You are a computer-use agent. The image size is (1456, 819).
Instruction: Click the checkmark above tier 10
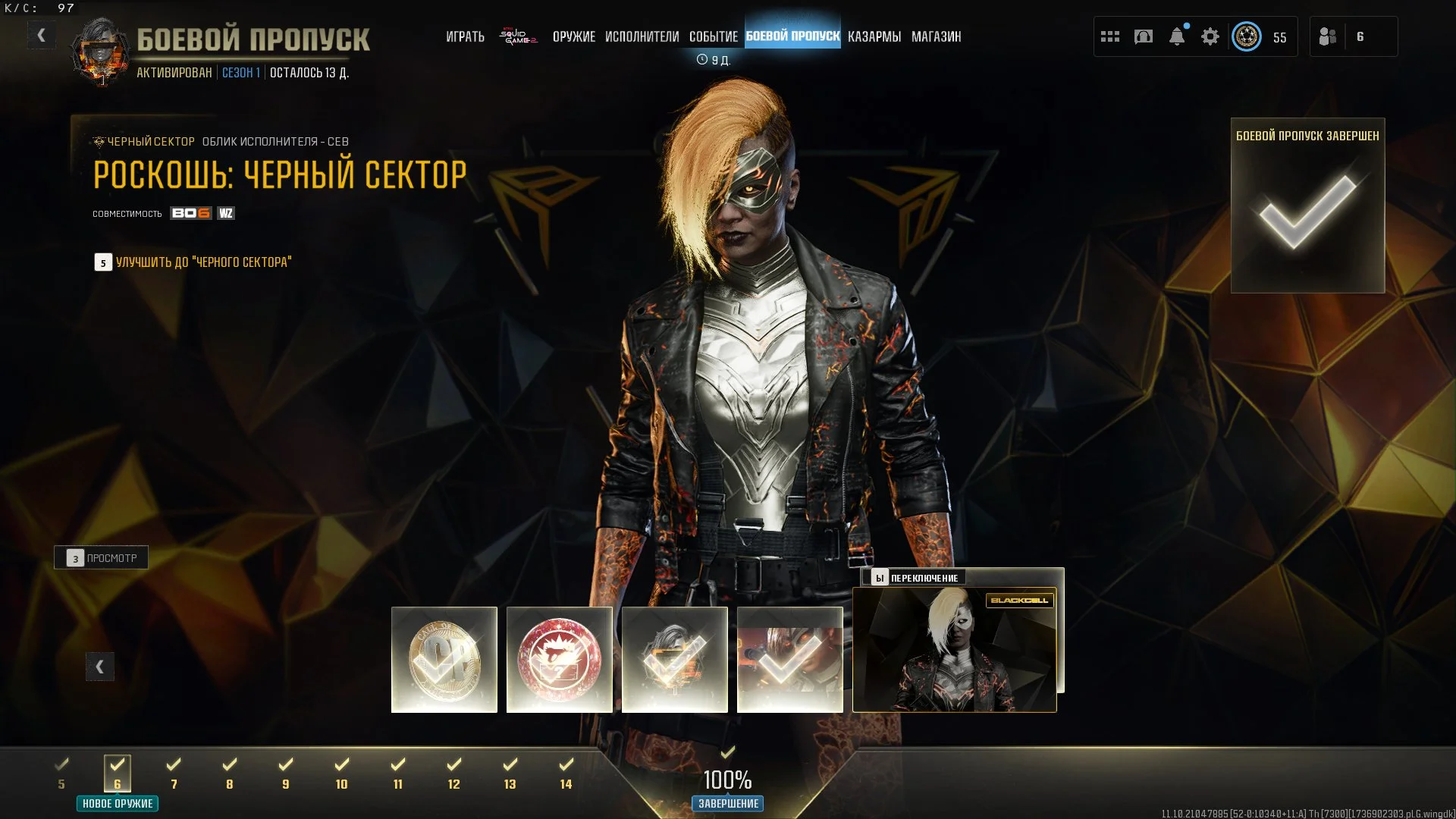click(341, 762)
